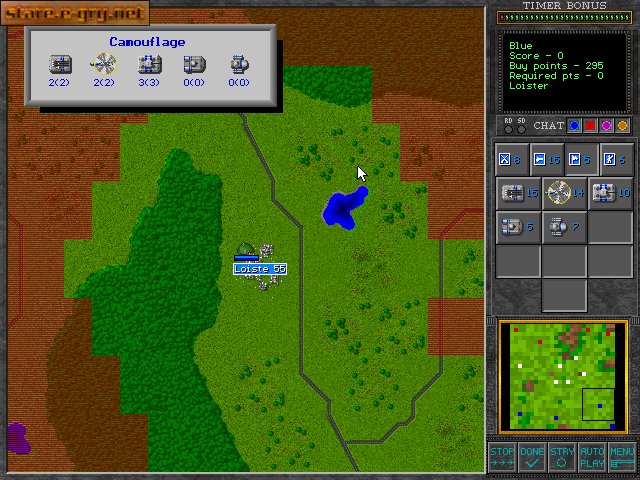The width and height of the screenshot is (640, 480).
Task: Activate the STAY command button
Action: pyautogui.click(x=562, y=457)
